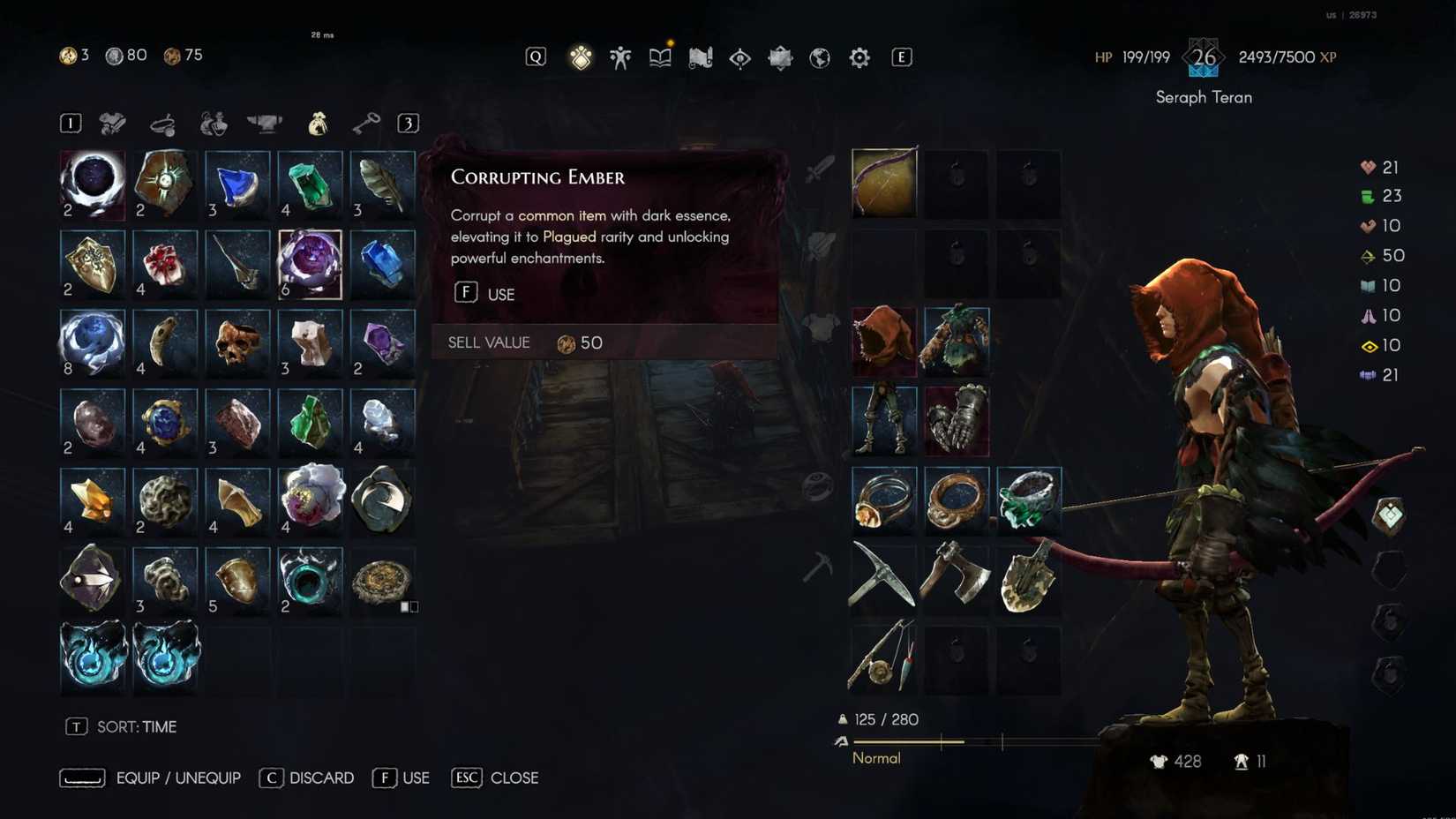Select the equipped yellow bow thumbnail
1456x819 pixels.
pyautogui.click(x=883, y=183)
